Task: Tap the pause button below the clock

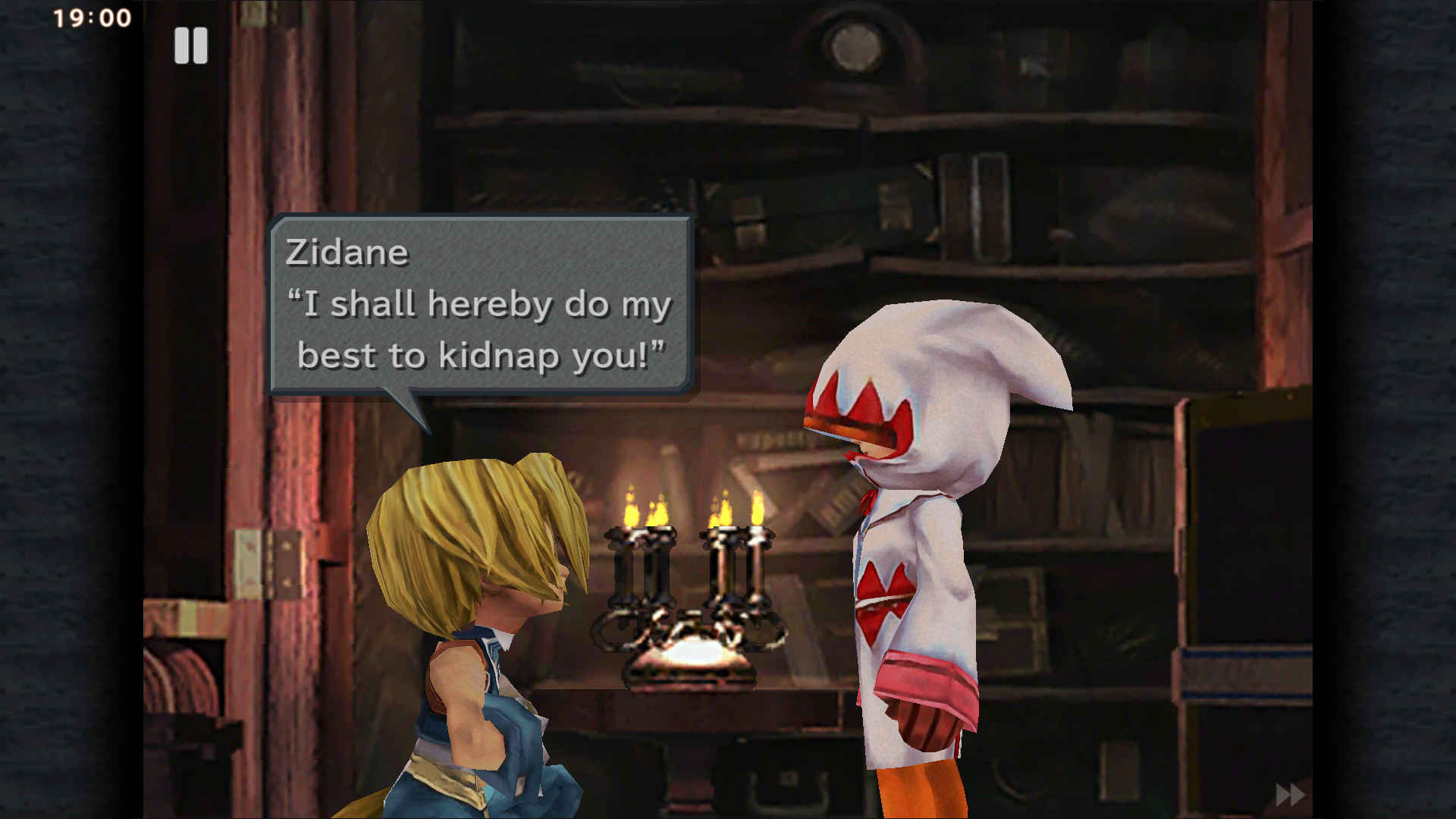Action: [192, 45]
